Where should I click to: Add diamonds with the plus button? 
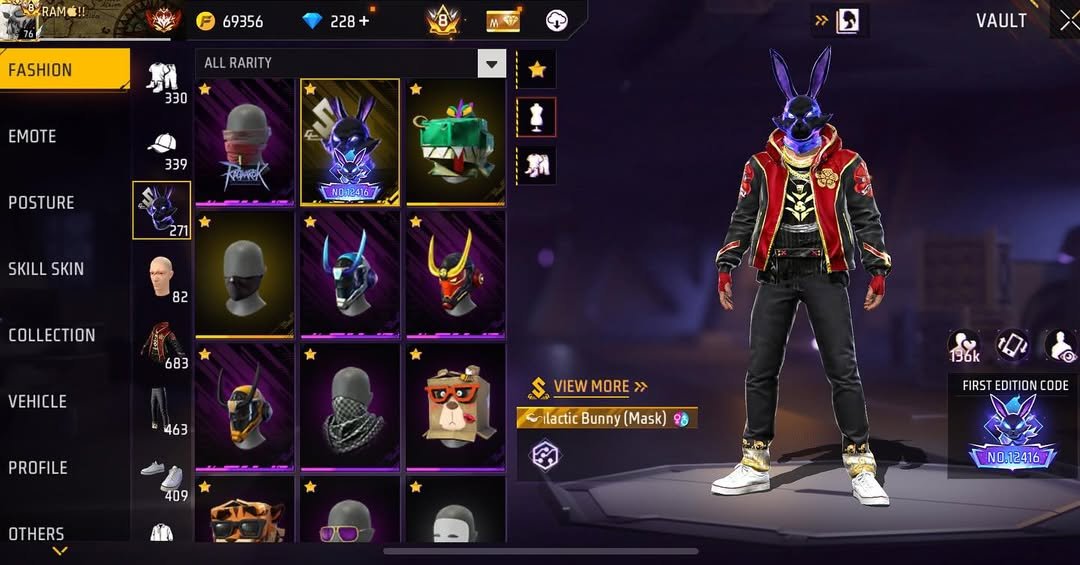point(362,21)
